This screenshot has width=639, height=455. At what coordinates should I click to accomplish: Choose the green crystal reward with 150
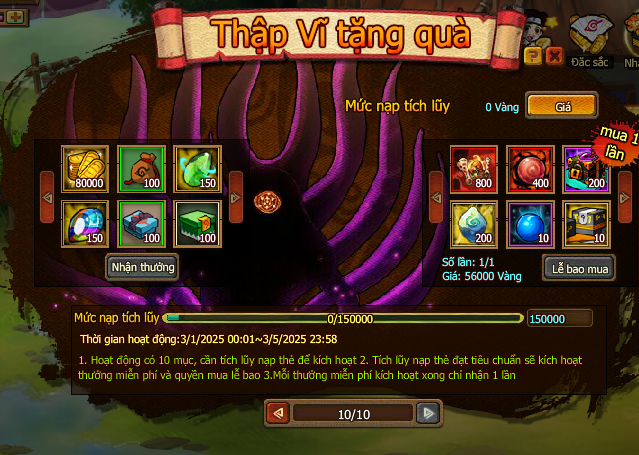197,169
